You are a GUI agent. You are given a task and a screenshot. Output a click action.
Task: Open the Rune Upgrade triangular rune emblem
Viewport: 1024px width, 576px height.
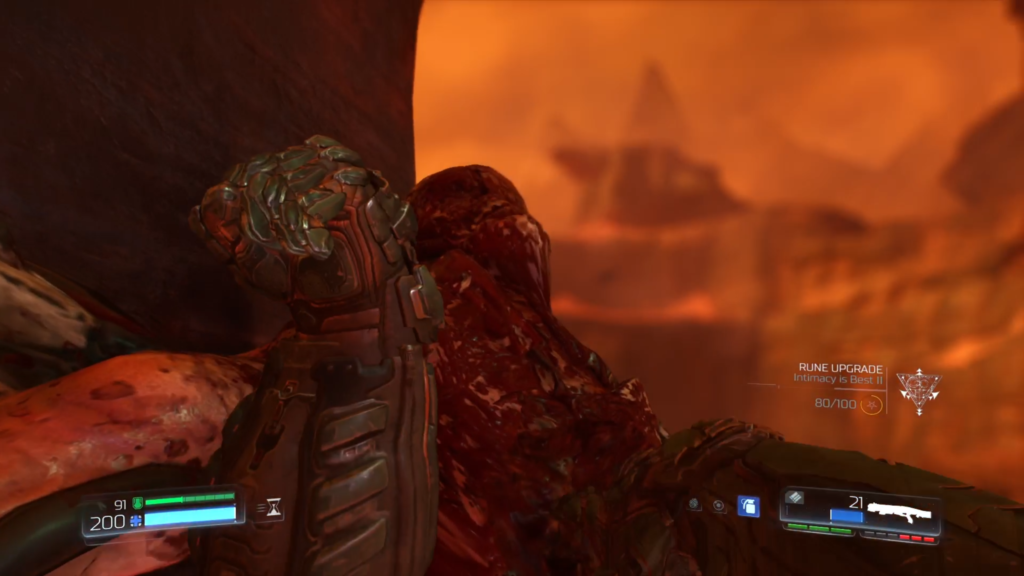click(x=918, y=390)
